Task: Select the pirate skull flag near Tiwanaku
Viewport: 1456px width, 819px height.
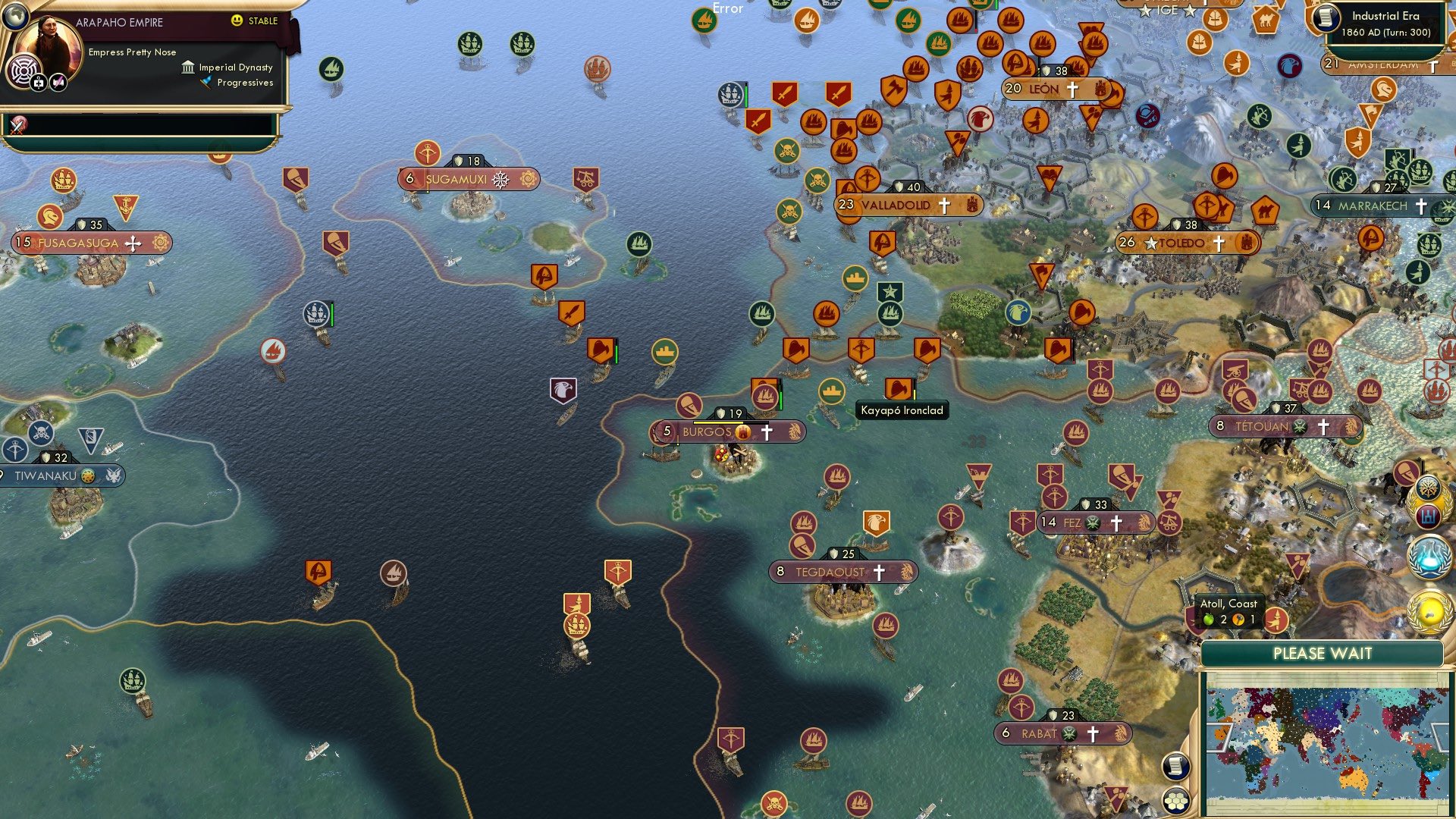Action: [x=41, y=433]
